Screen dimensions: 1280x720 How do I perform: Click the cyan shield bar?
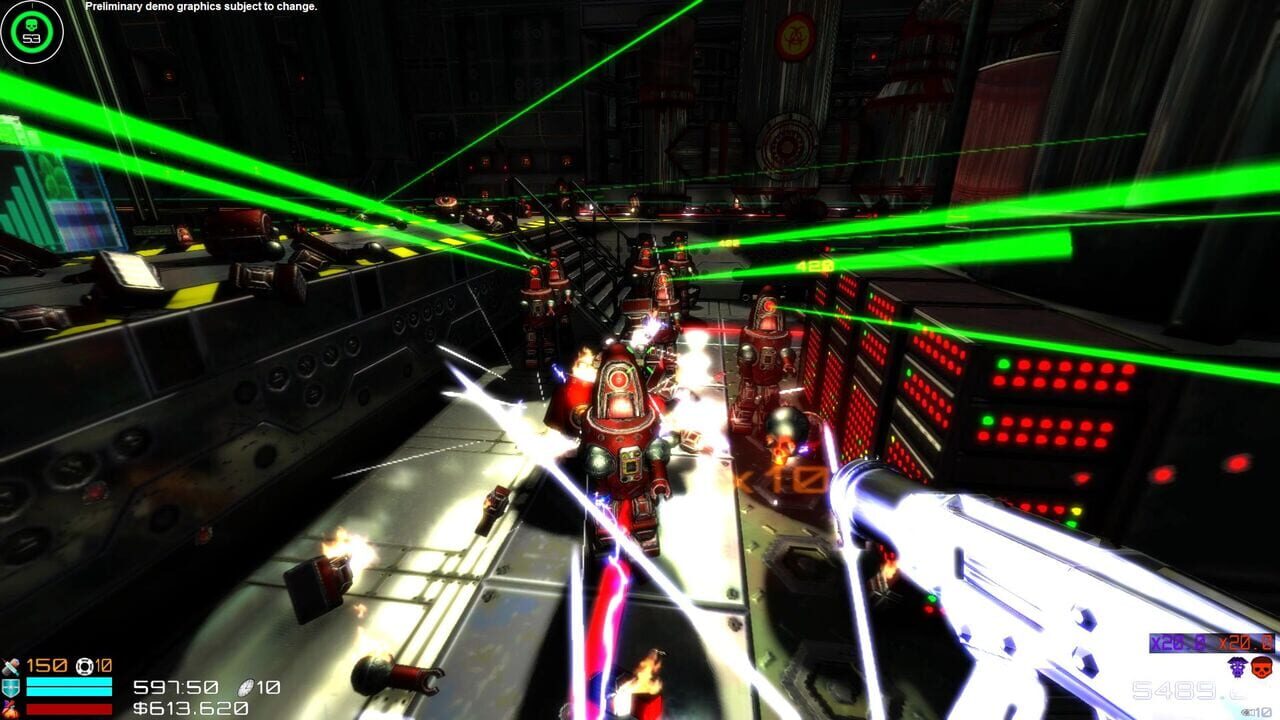(x=70, y=687)
